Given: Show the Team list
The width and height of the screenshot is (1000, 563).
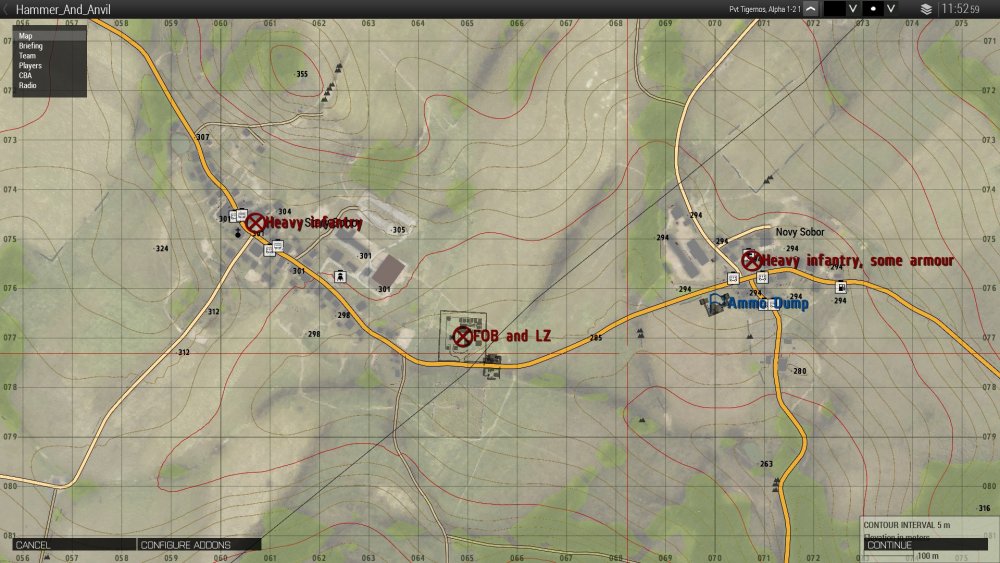Looking at the screenshot, I should click(28, 56).
